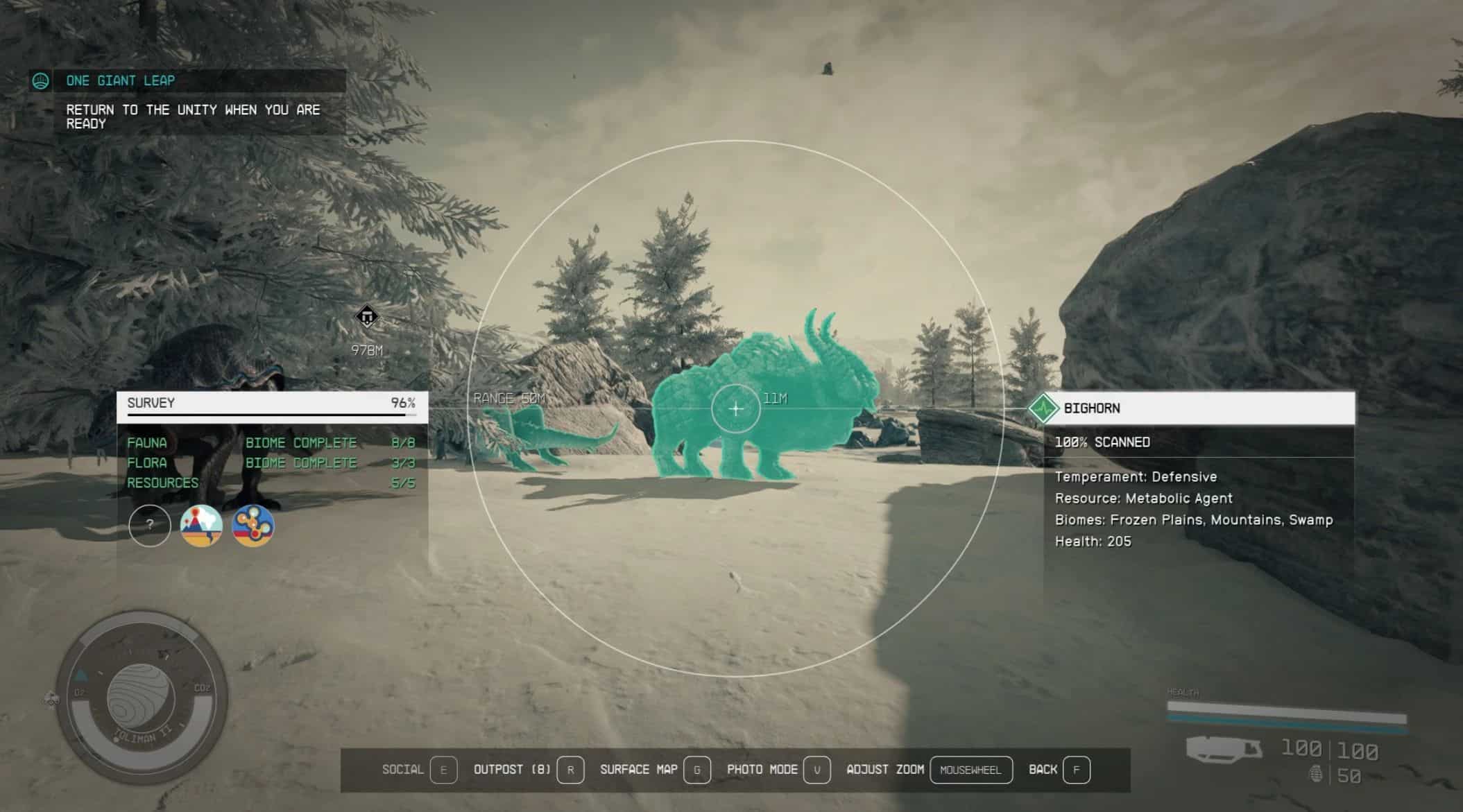Select the Fauna survey row

[271, 442]
